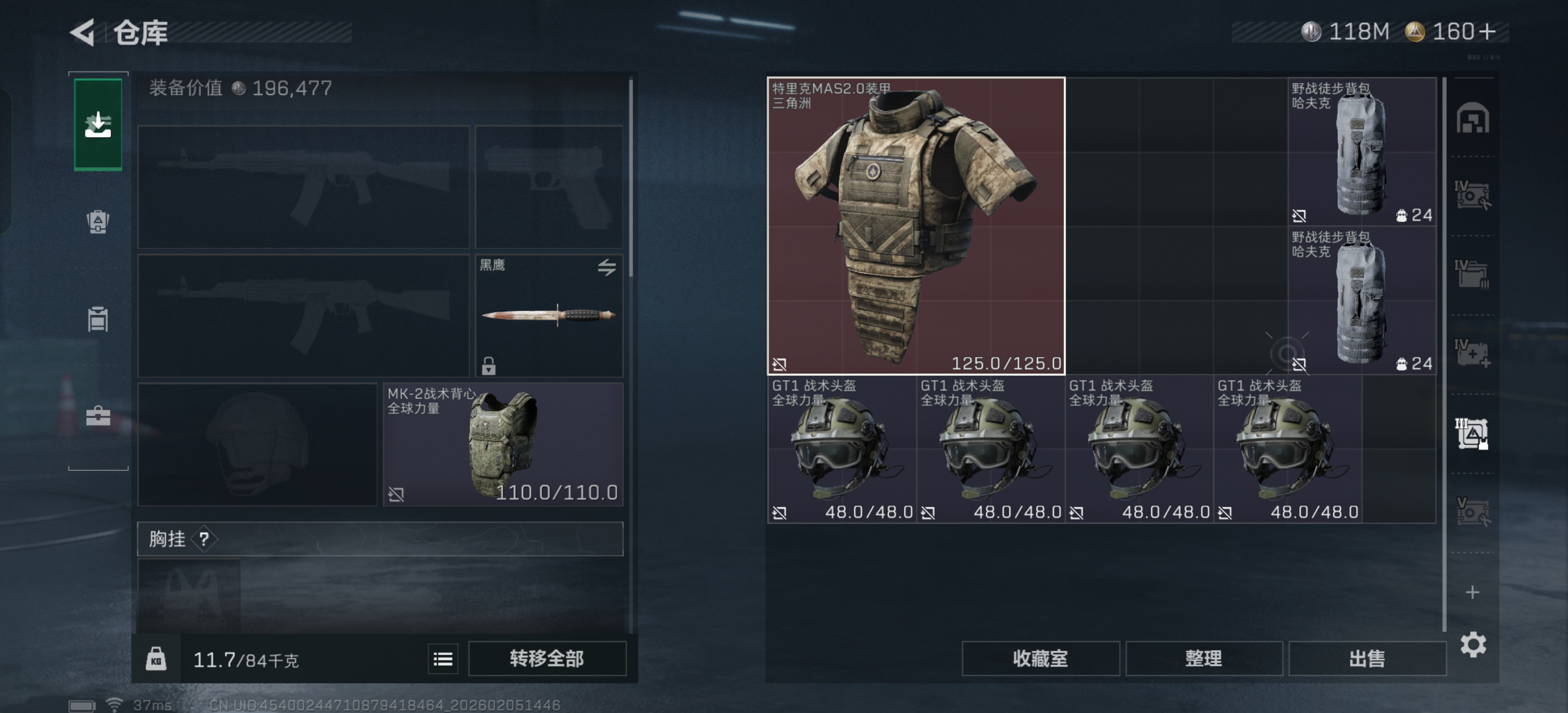Select the 特里克MAS2.0装甲 armor item

click(x=916, y=225)
